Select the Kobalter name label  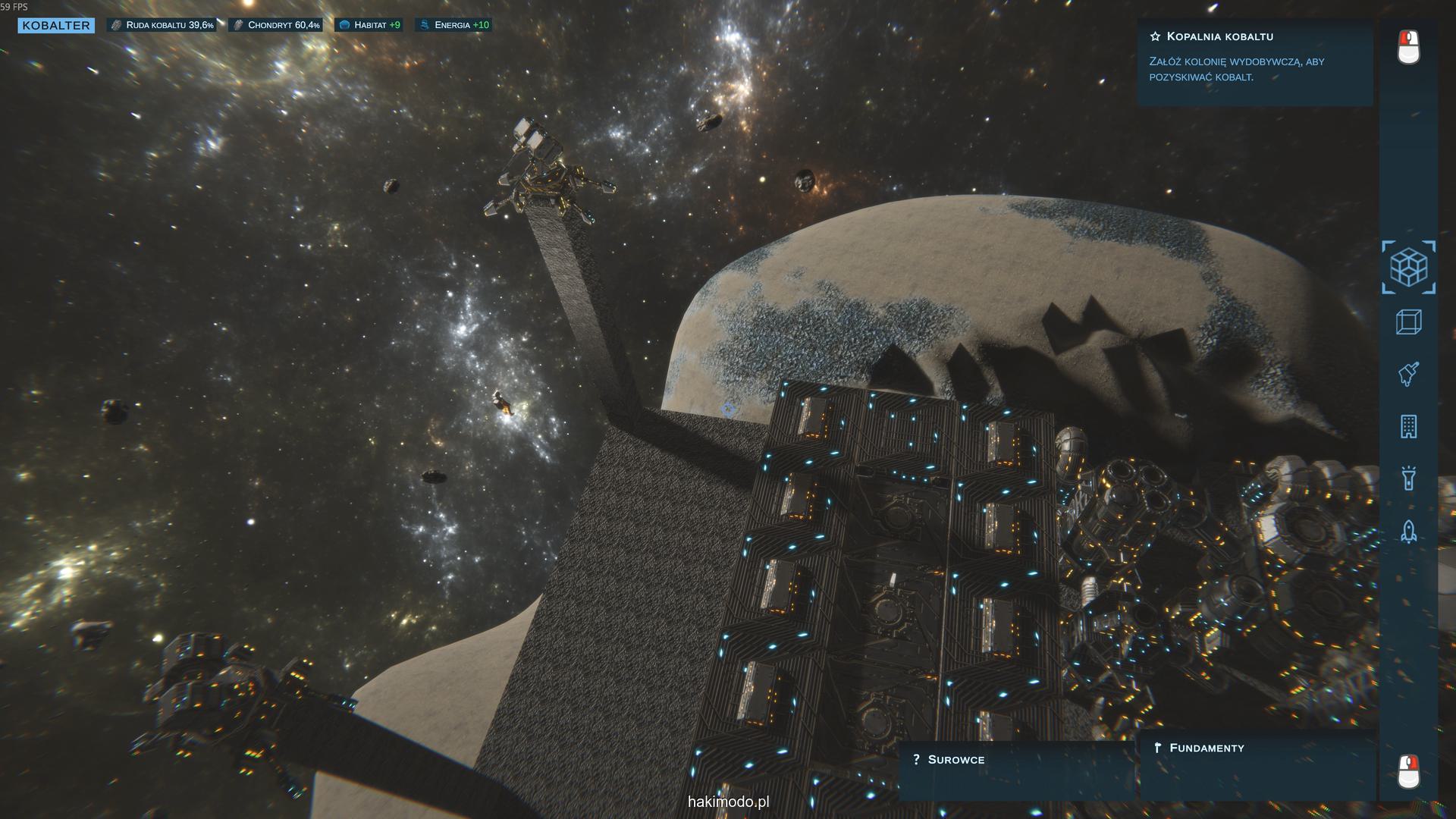pyautogui.click(x=56, y=25)
